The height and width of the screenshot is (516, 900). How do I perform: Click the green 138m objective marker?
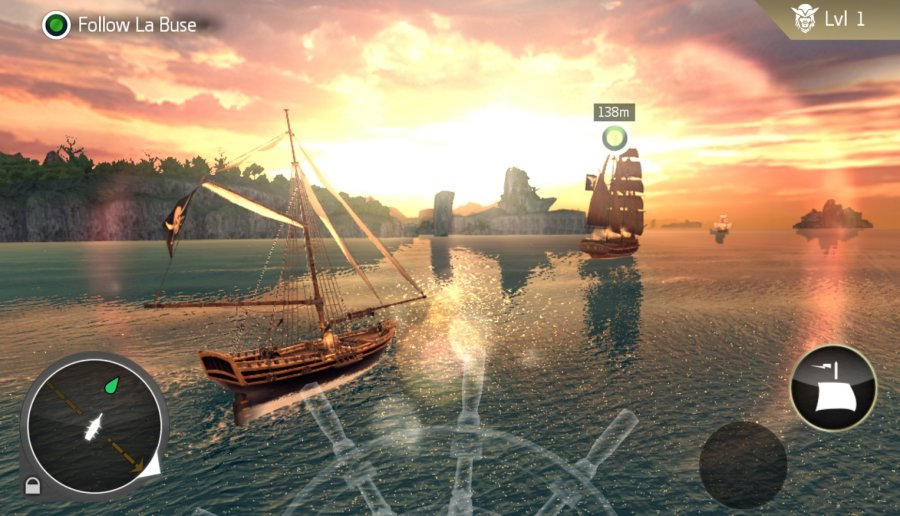(613, 137)
